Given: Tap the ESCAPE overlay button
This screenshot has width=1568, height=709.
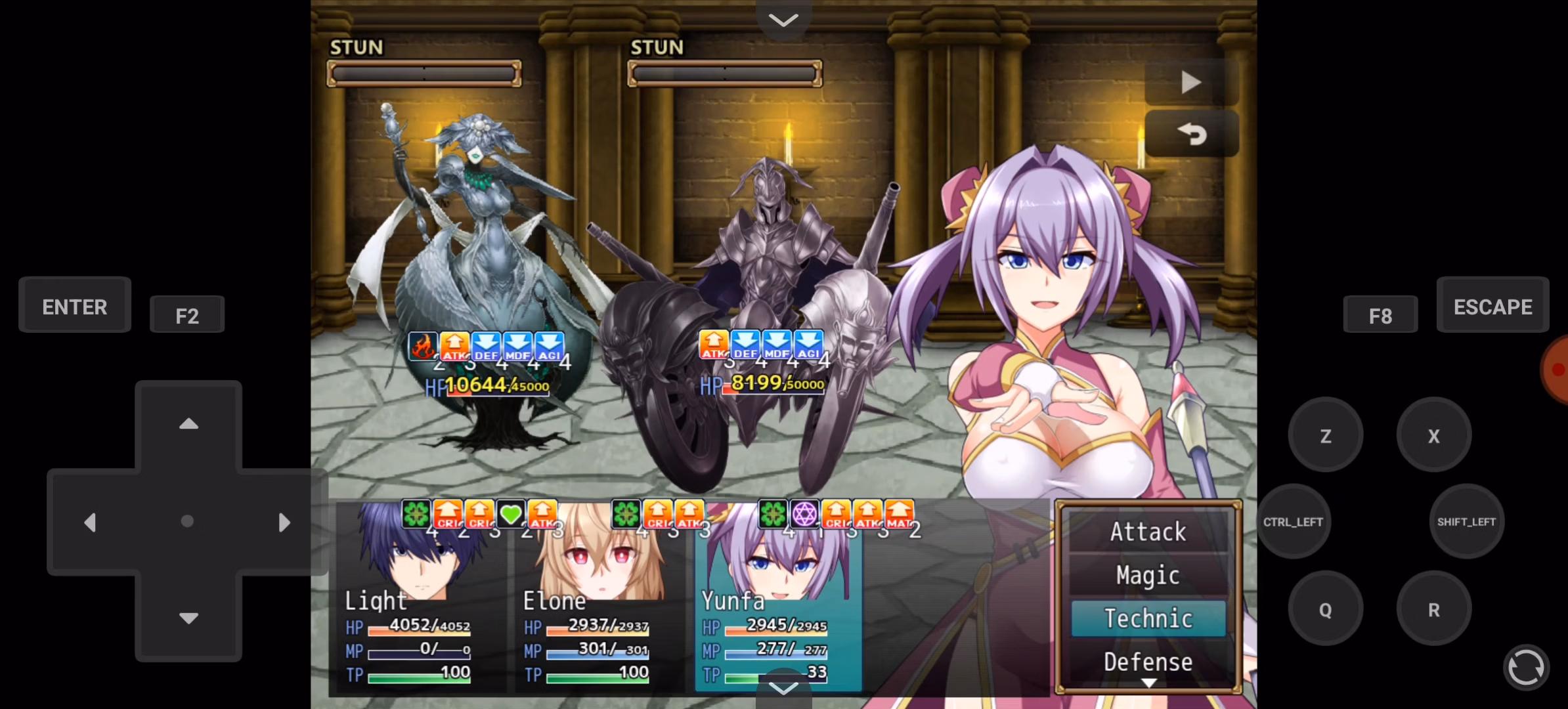Looking at the screenshot, I should tap(1492, 306).
